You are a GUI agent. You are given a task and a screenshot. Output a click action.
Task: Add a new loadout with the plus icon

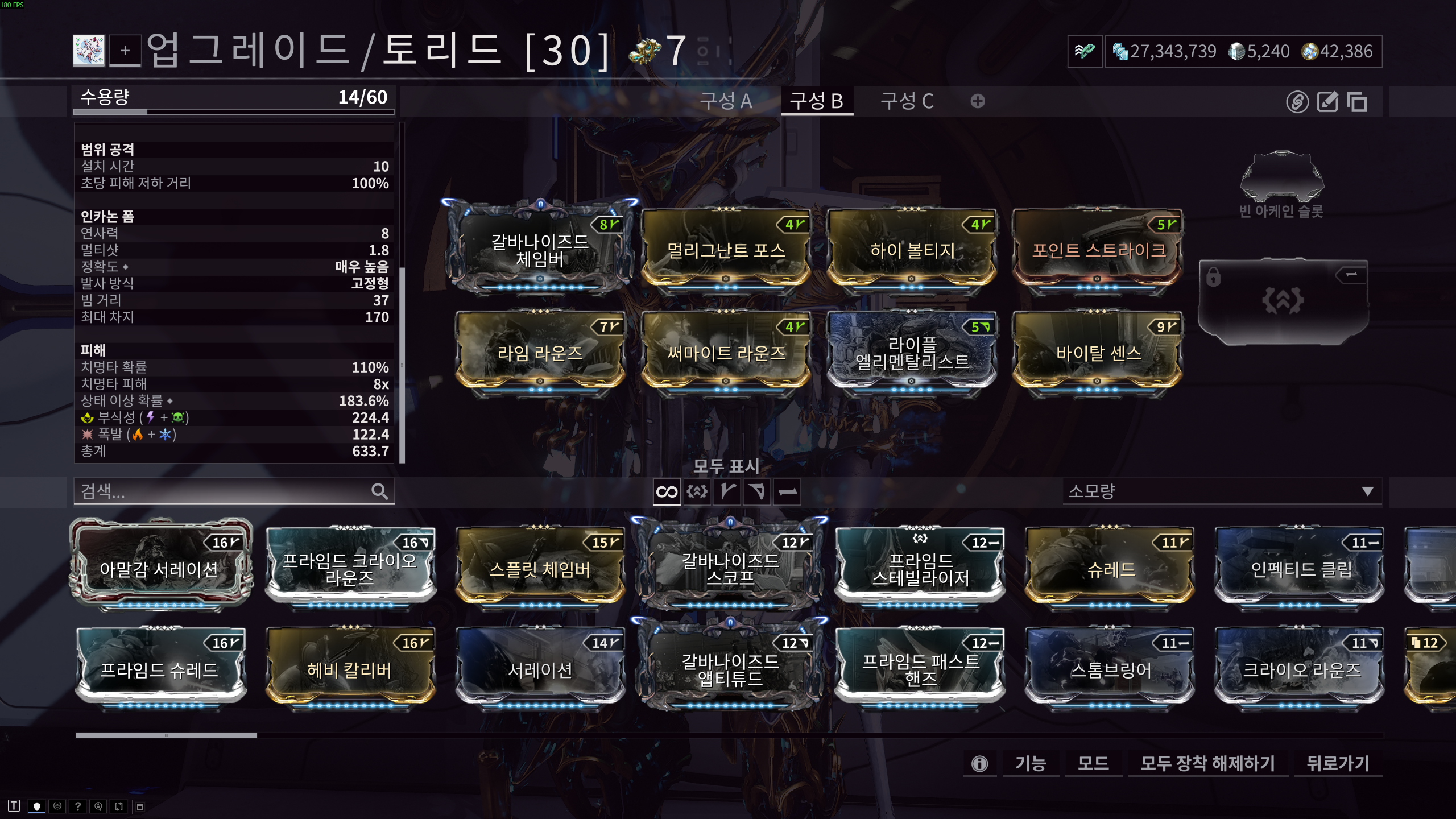pos(978,101)
